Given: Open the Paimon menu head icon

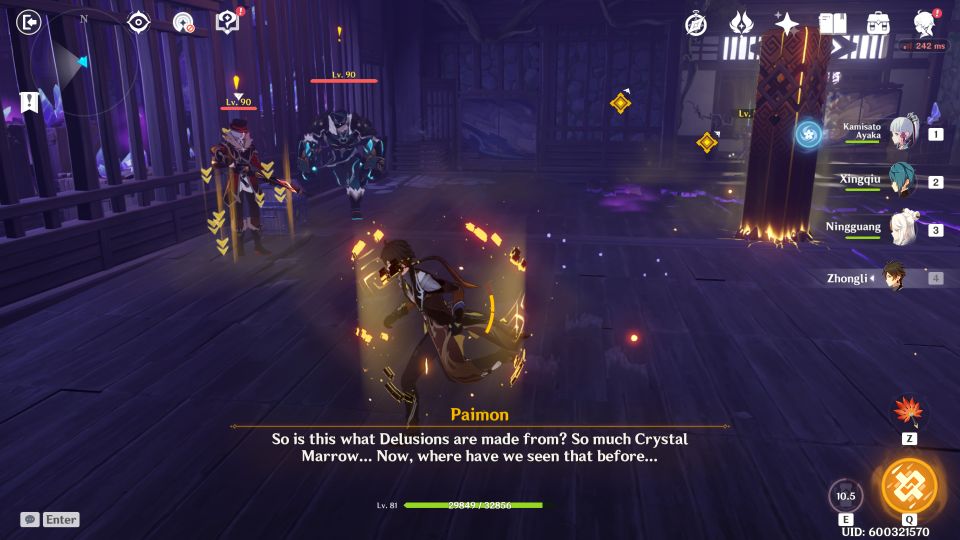Looking at the screenshot, I should [926, 24].
